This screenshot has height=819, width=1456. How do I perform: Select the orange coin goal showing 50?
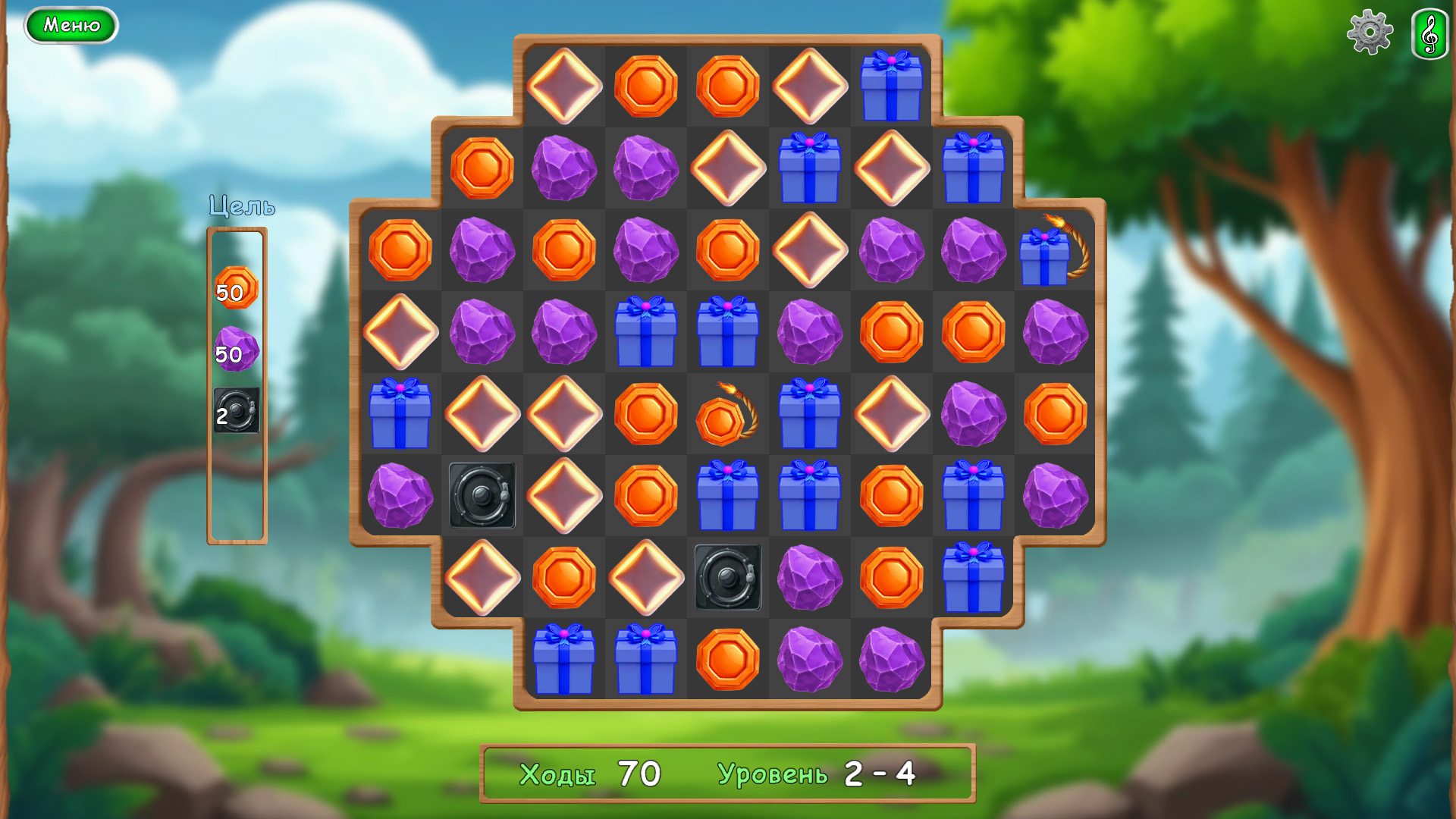[x=236, y=287]
